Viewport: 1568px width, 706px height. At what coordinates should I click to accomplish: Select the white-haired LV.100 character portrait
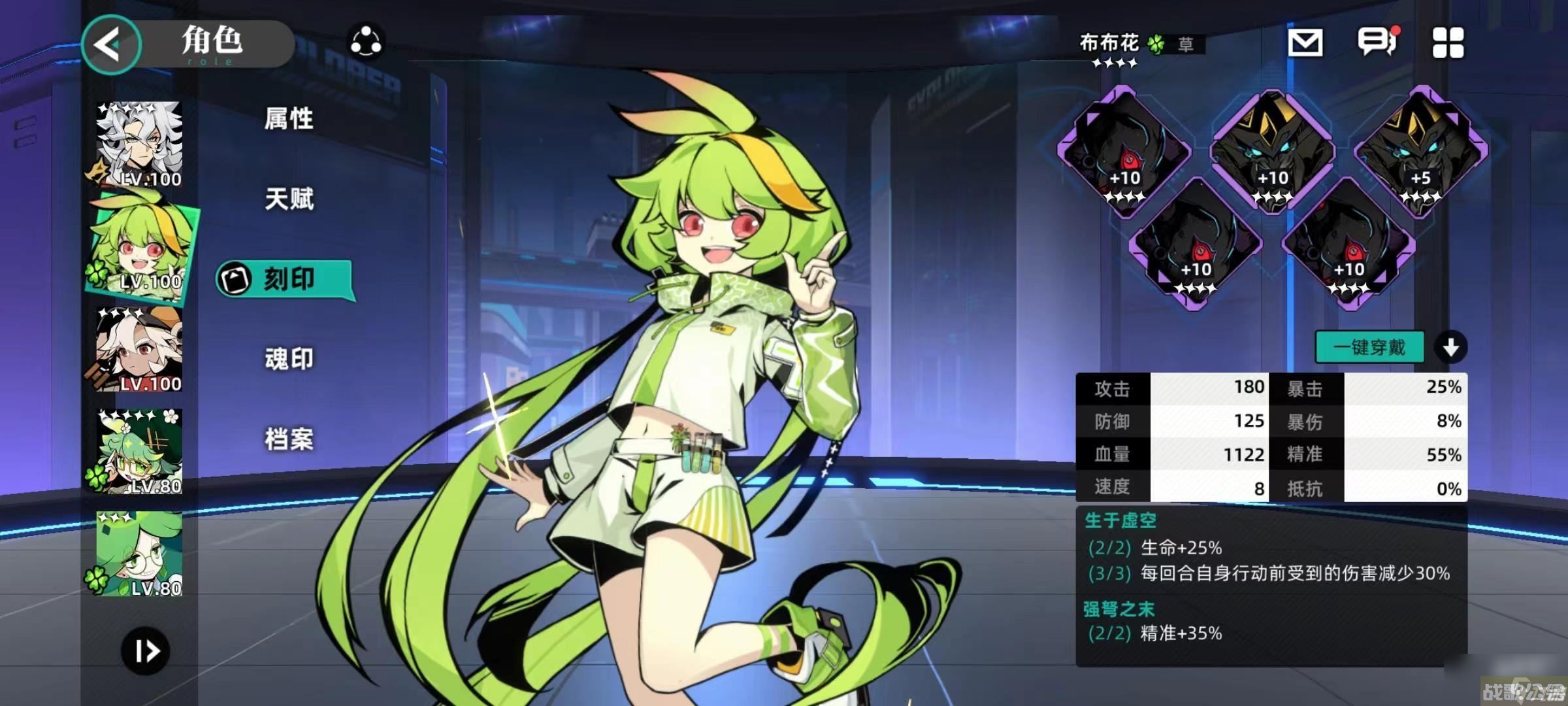coord(139,144)
